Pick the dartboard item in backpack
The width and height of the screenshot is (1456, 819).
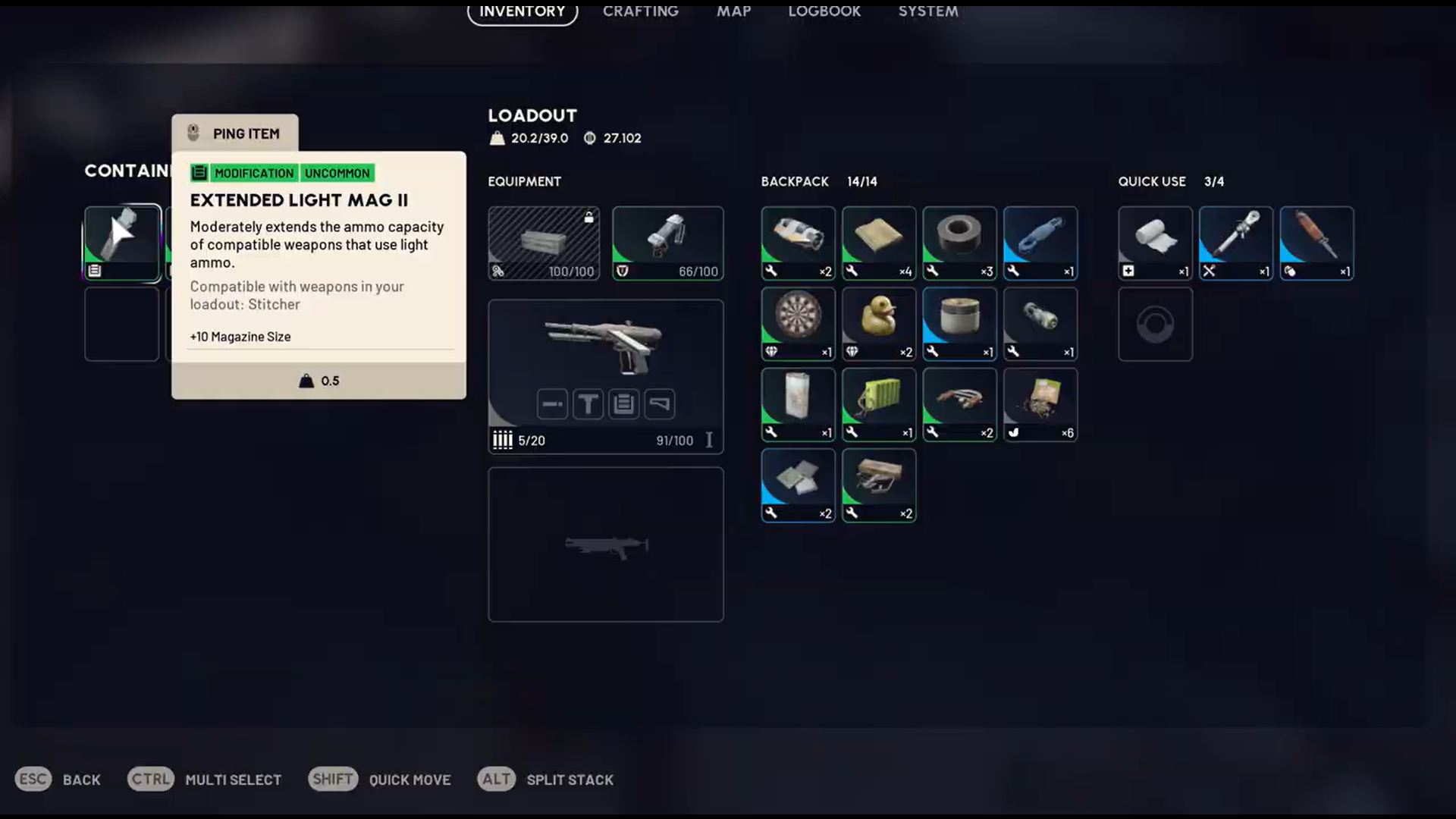tap(798, 323)
